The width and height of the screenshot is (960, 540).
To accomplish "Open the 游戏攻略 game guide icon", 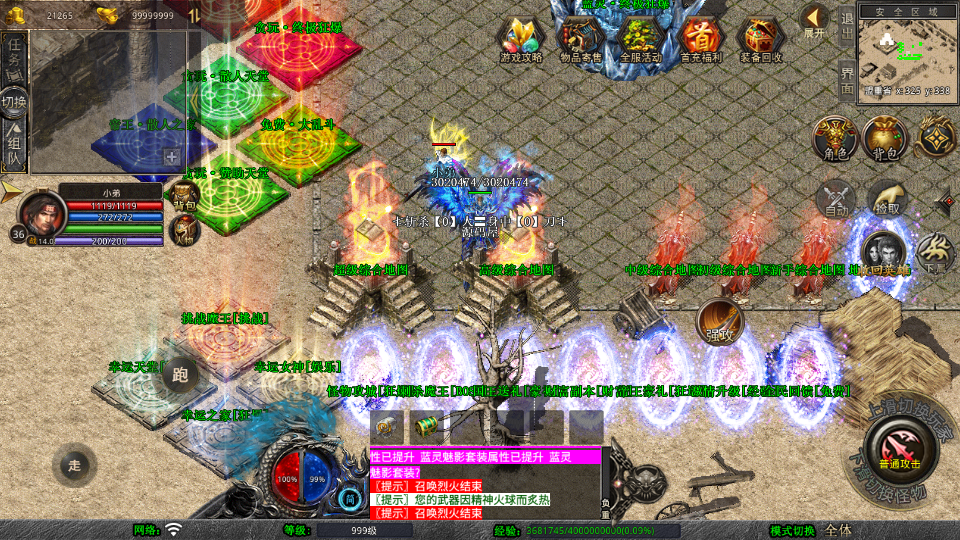I will (x=521, y=38).
